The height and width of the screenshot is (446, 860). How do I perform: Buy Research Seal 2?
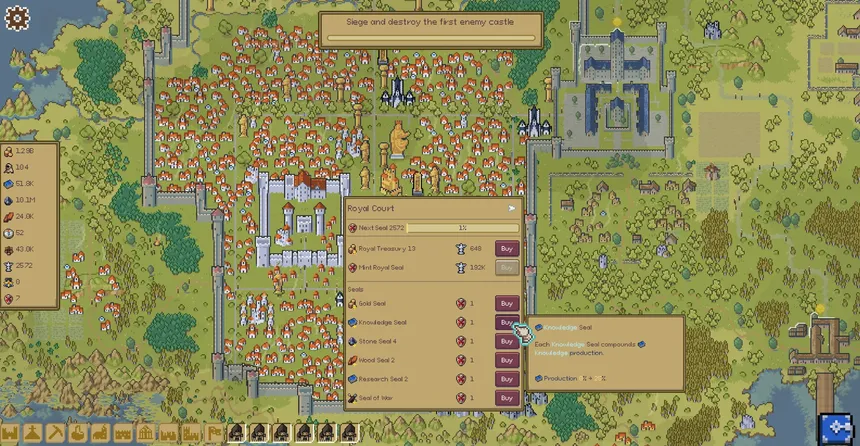tap(506, 379)
